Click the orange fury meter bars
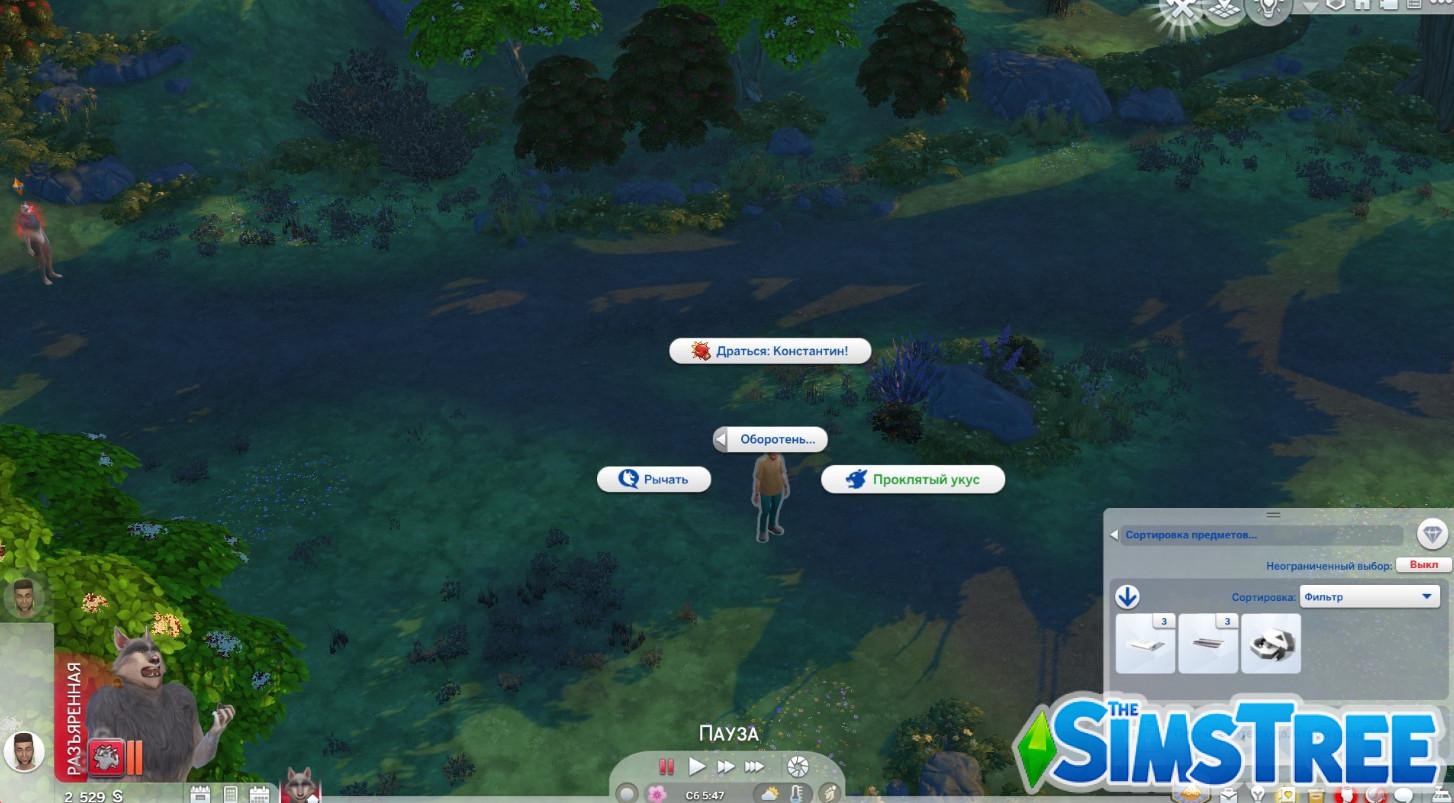 133,757
